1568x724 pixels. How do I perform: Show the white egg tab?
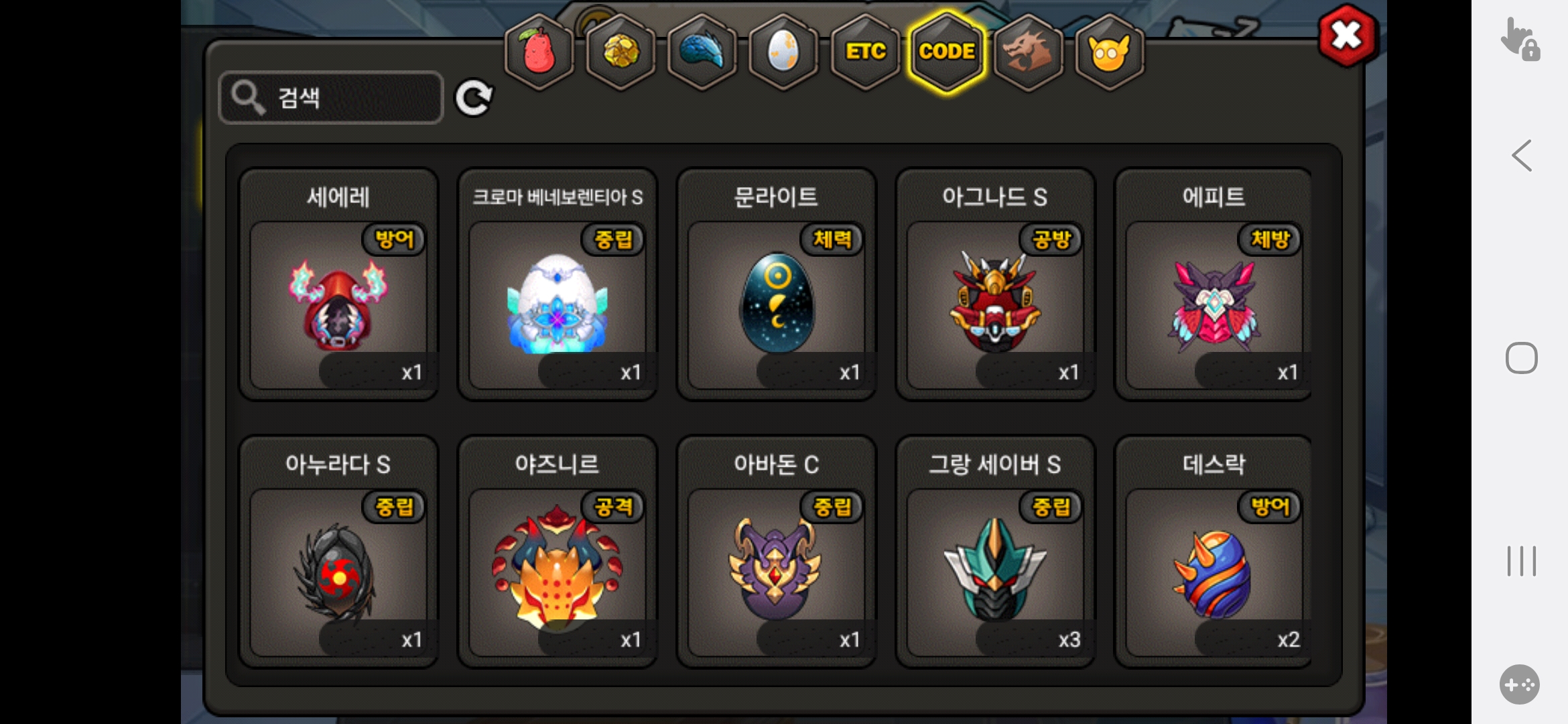click(783, 52)
